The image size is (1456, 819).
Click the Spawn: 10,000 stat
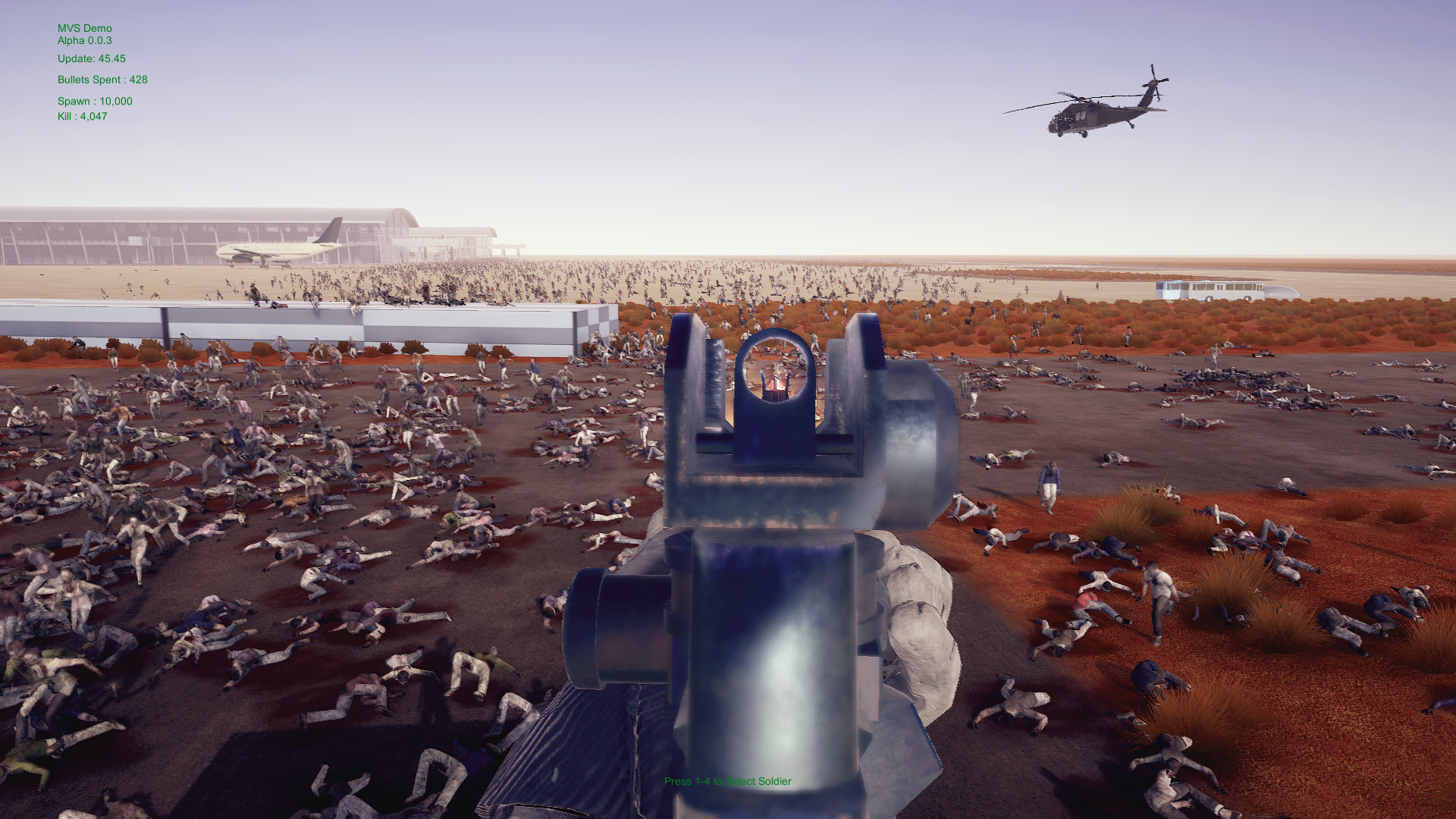point(94,100)
